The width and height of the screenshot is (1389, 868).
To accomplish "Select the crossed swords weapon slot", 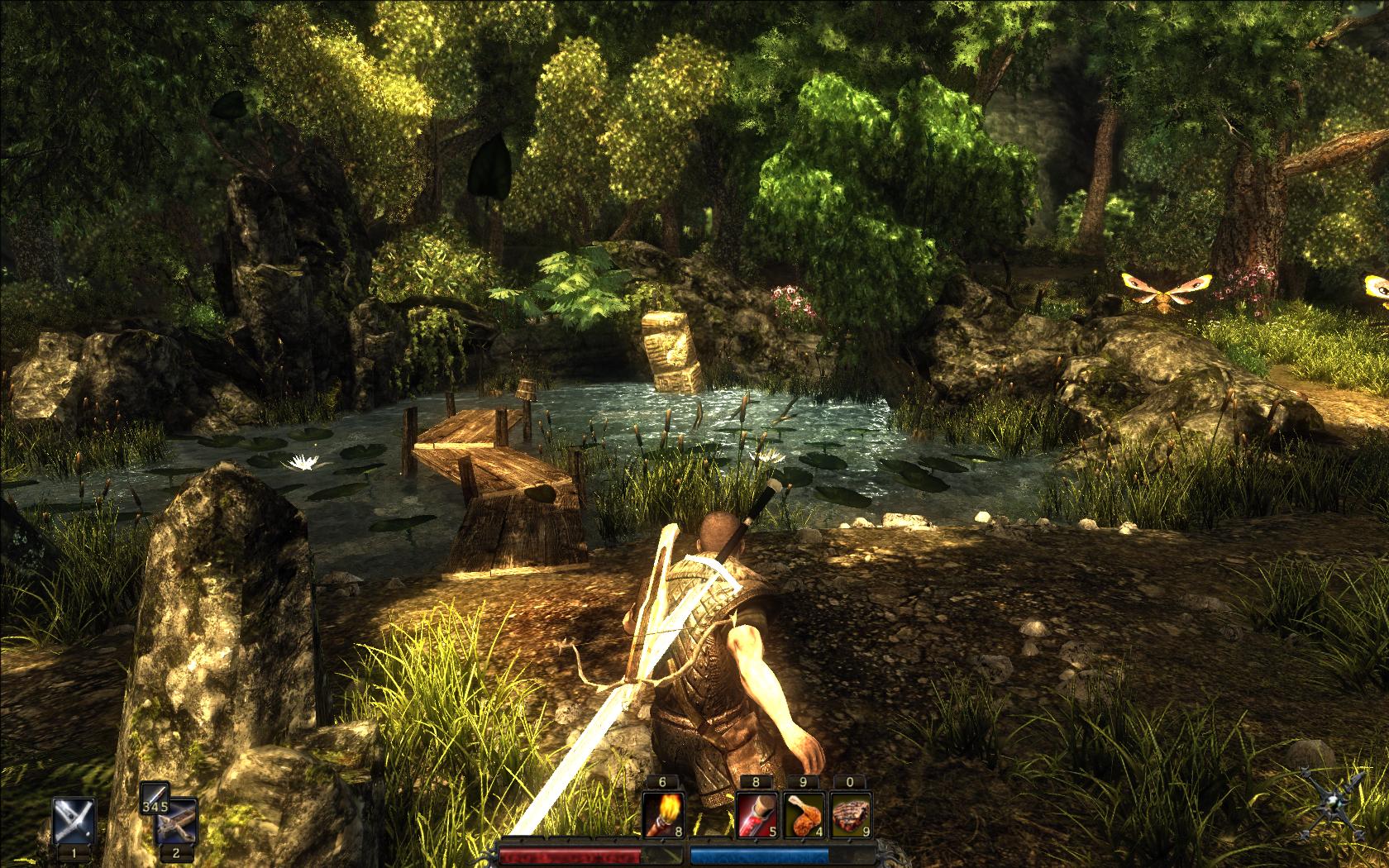I will [x=74, y=821].
